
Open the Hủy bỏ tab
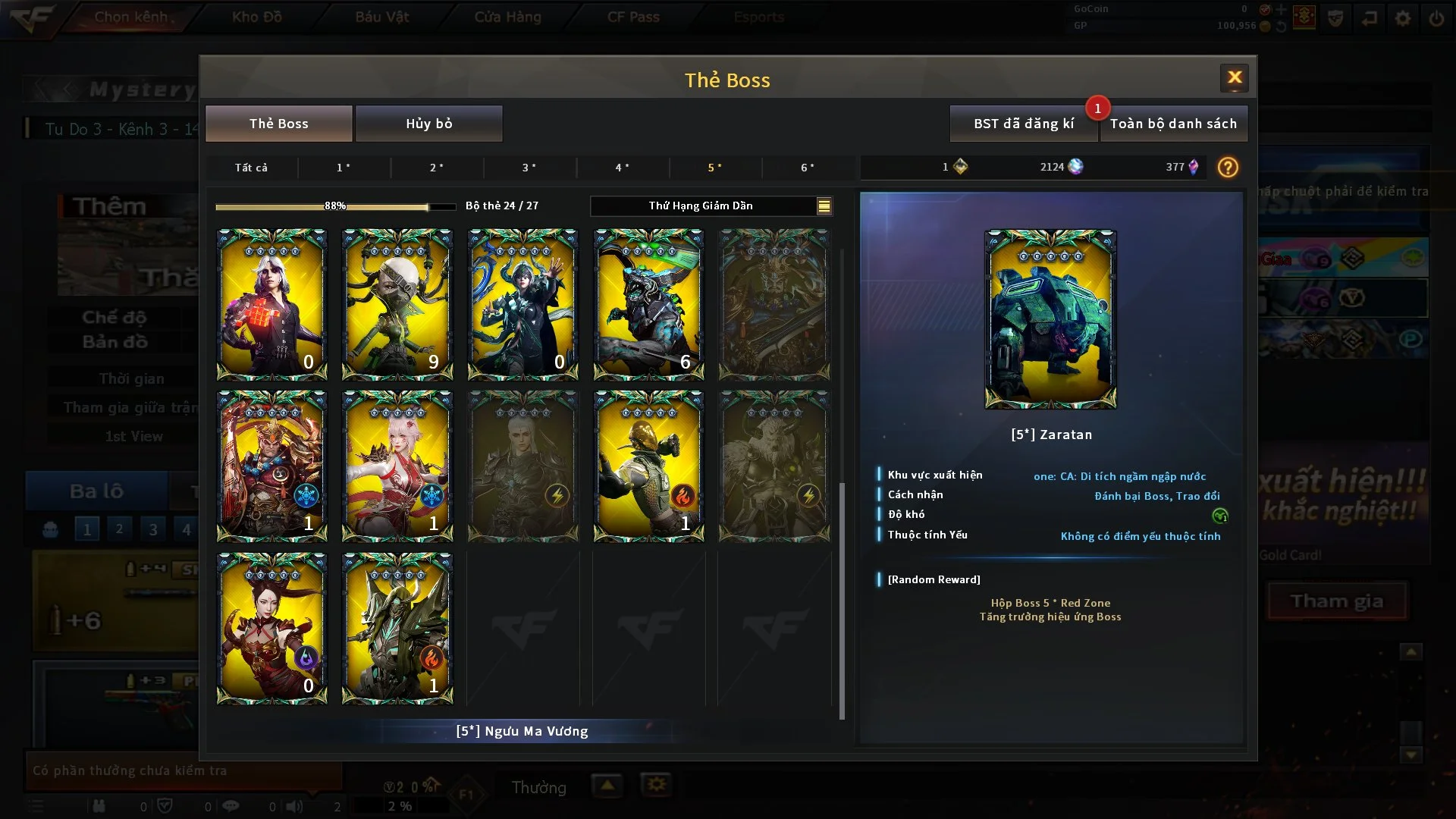coord(428,124)
